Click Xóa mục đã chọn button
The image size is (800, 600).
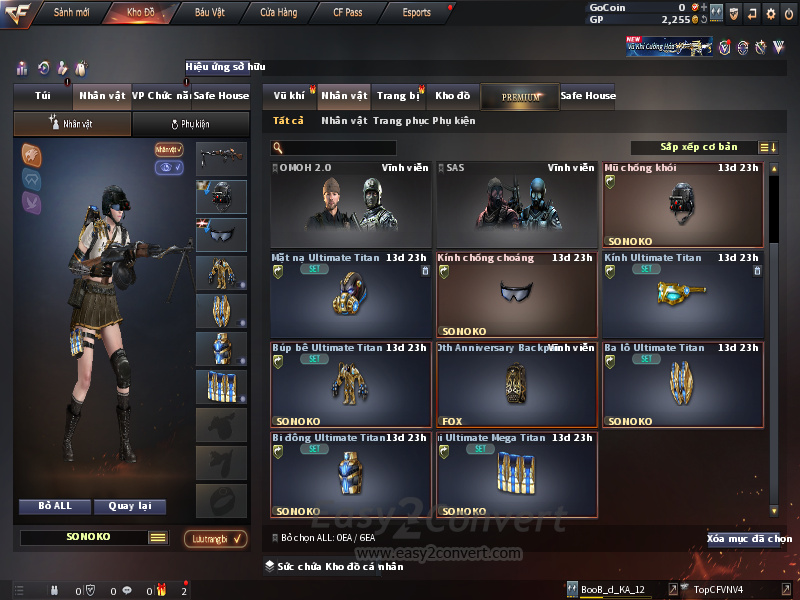[x=748, y=539]
